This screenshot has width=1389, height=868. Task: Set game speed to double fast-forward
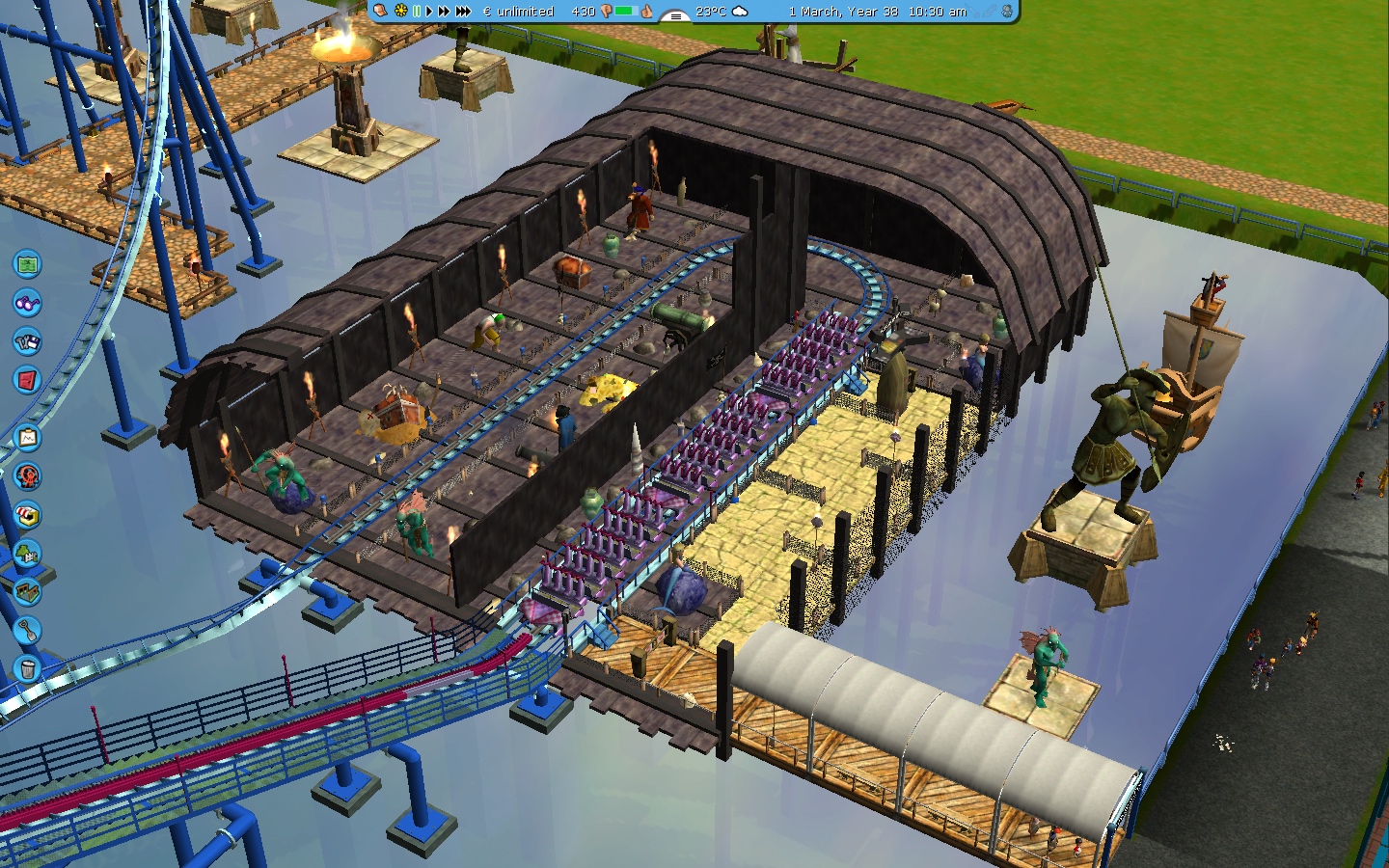[x=444, y=12]
